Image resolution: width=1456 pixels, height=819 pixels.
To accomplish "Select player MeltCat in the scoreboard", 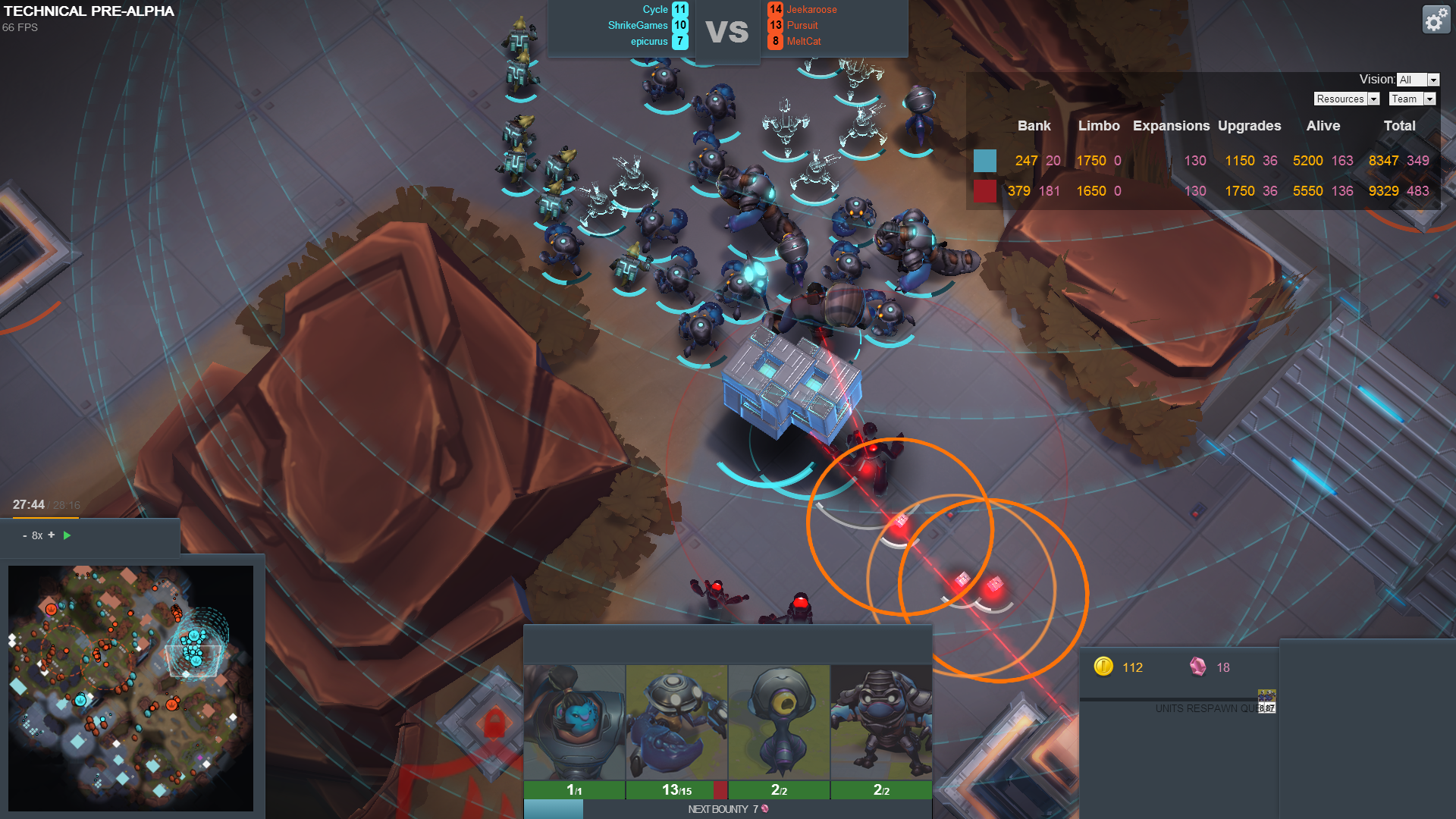I will [x=804, y=42].
